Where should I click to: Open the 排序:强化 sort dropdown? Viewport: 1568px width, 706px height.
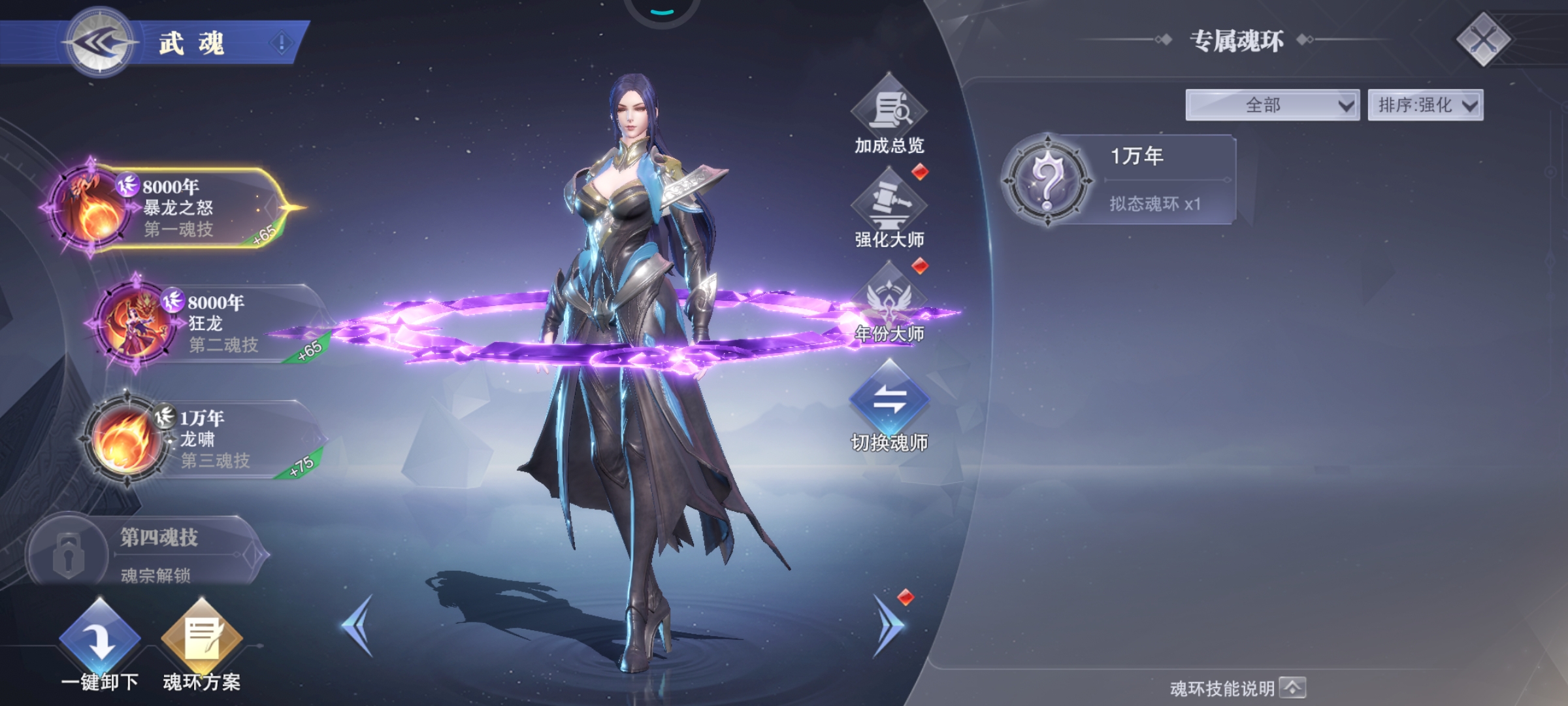point(1426,105)
